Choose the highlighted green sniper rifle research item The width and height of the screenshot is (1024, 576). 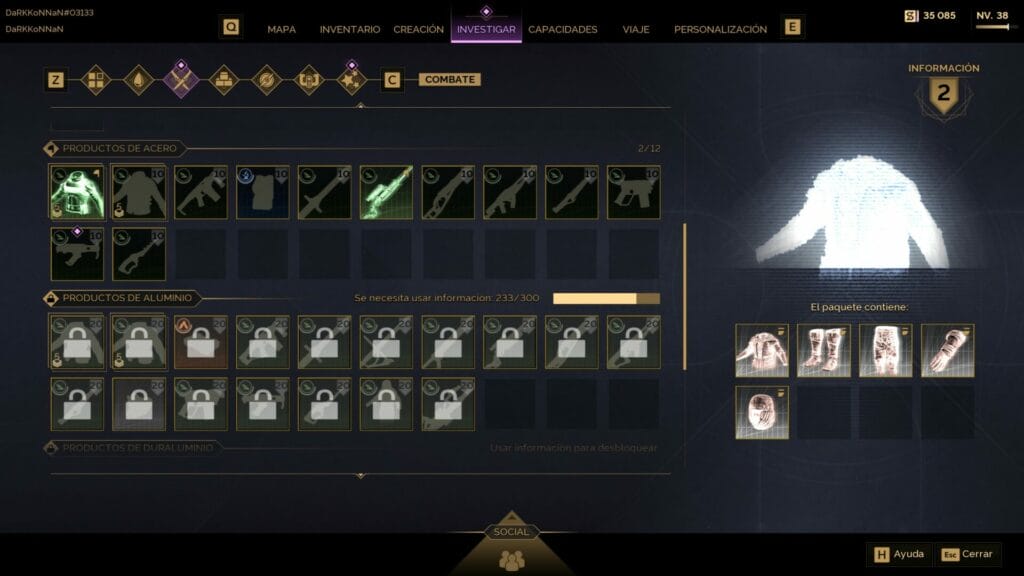coord(386,192)
